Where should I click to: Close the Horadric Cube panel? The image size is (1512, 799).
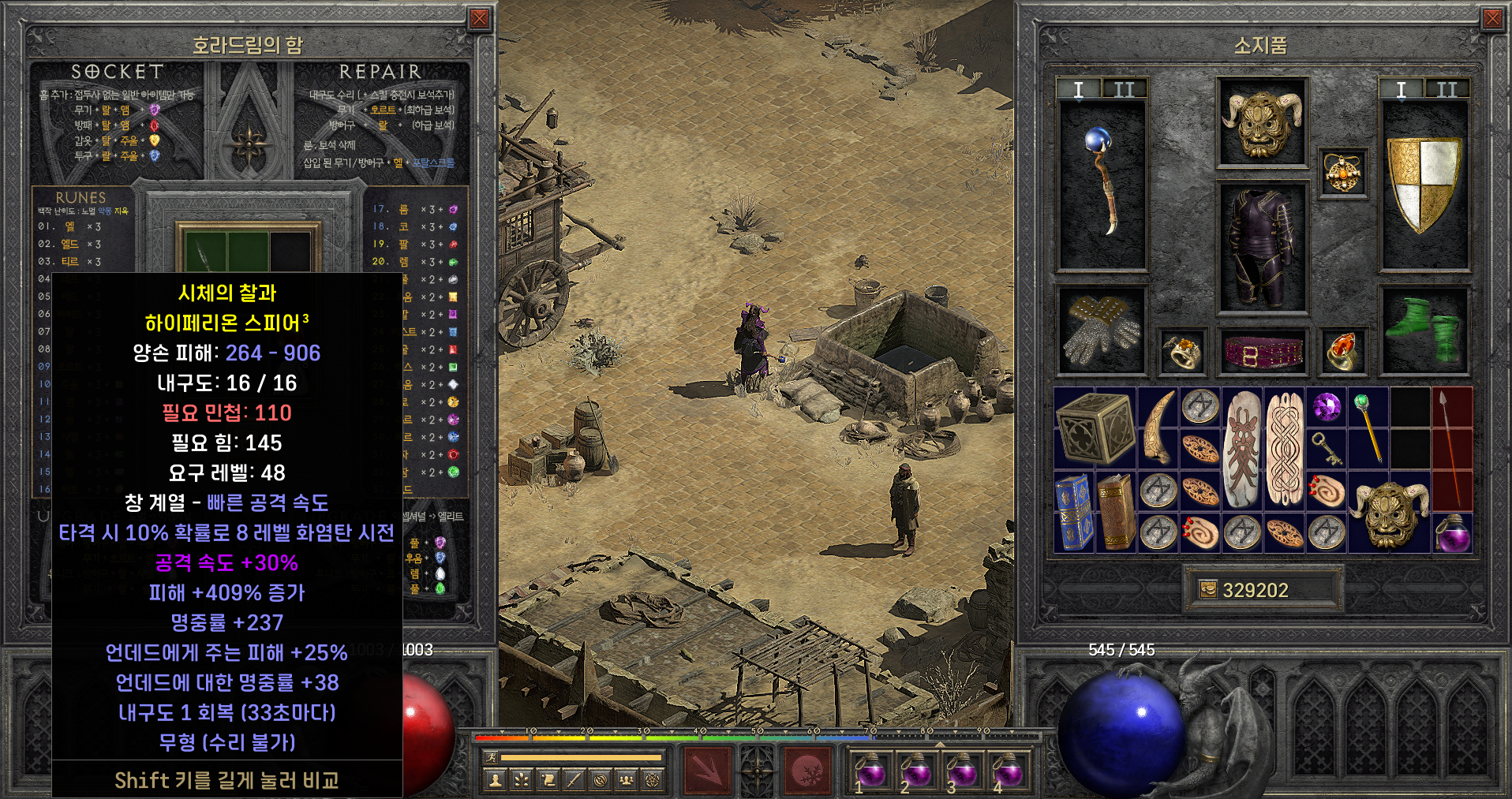coord(479,19)
